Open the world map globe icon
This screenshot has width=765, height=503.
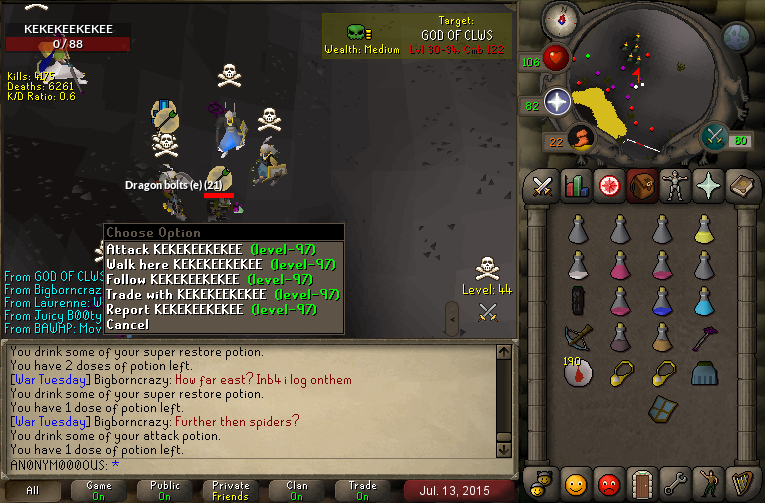point(737,37)
